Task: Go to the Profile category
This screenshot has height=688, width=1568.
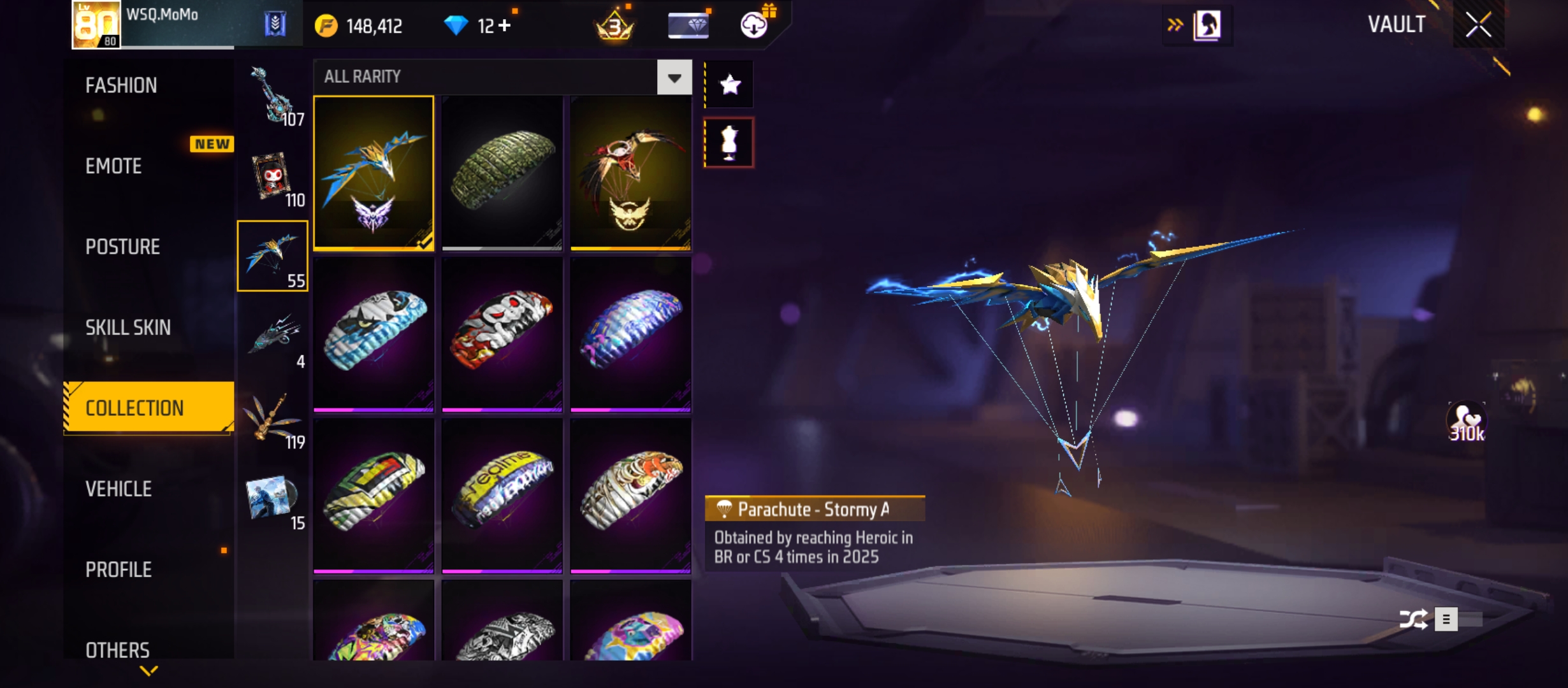Action: coord(119,570)
